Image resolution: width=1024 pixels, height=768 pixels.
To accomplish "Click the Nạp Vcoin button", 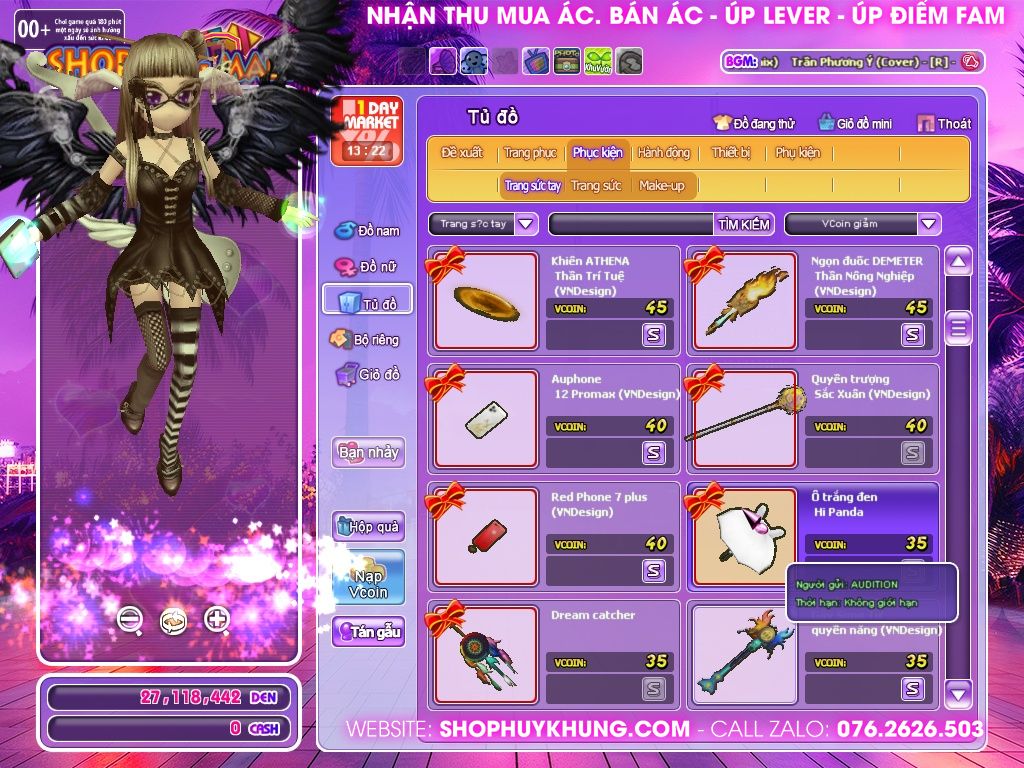I will click(368, 578).
